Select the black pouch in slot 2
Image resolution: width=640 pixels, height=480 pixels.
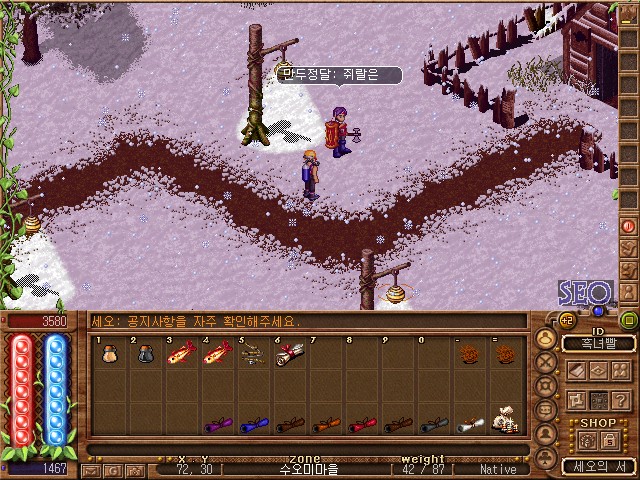point(144,354)
